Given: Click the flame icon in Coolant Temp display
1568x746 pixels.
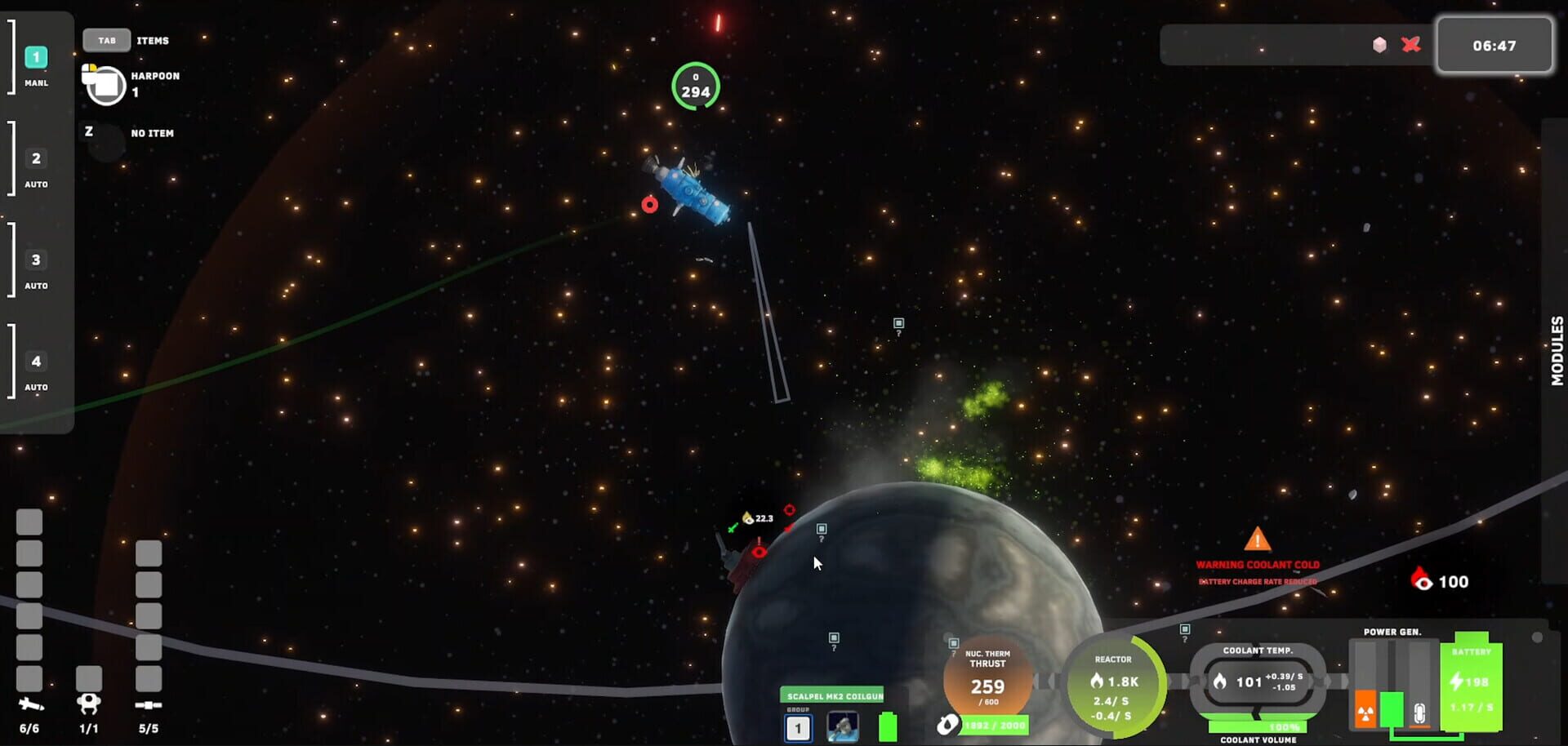Looking at the screenshot, I should coord(1219,680).
